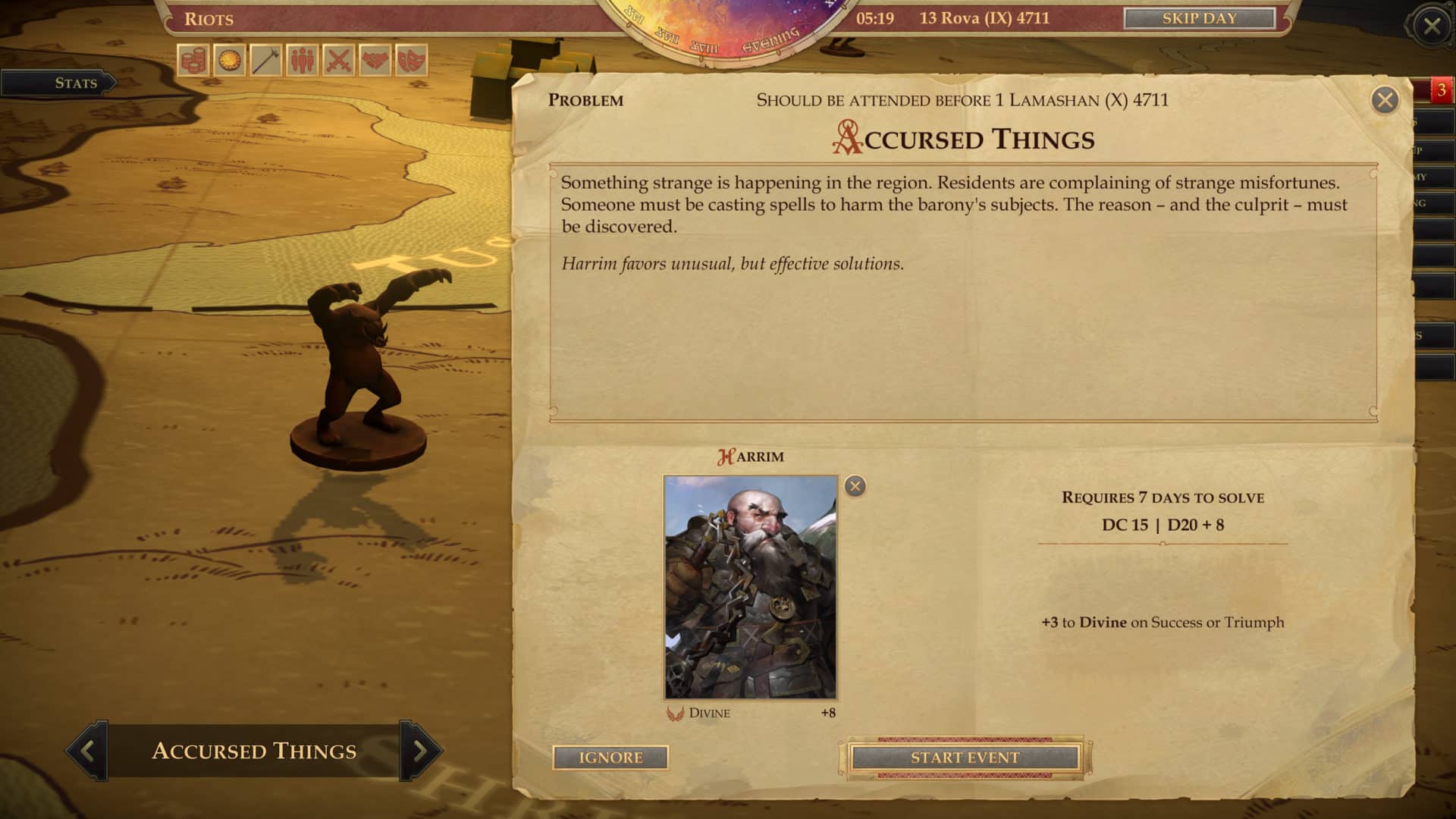Go to the previous event with the left arrow
Screen dimensions: 1456x819
point(86,752)
